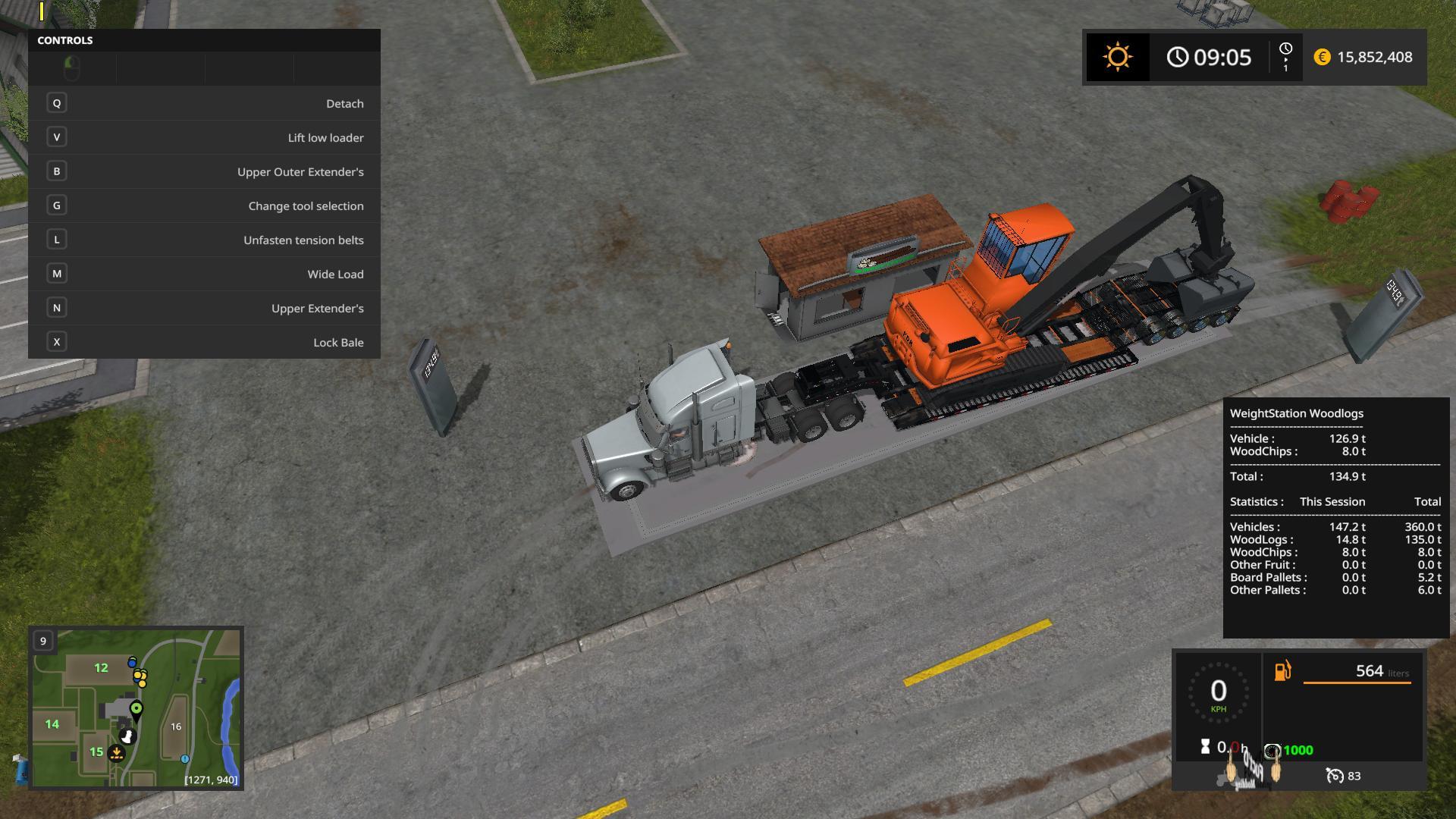Choose field 16 on the minimap
The image size is (1456, 819).
tap(176, 726)
